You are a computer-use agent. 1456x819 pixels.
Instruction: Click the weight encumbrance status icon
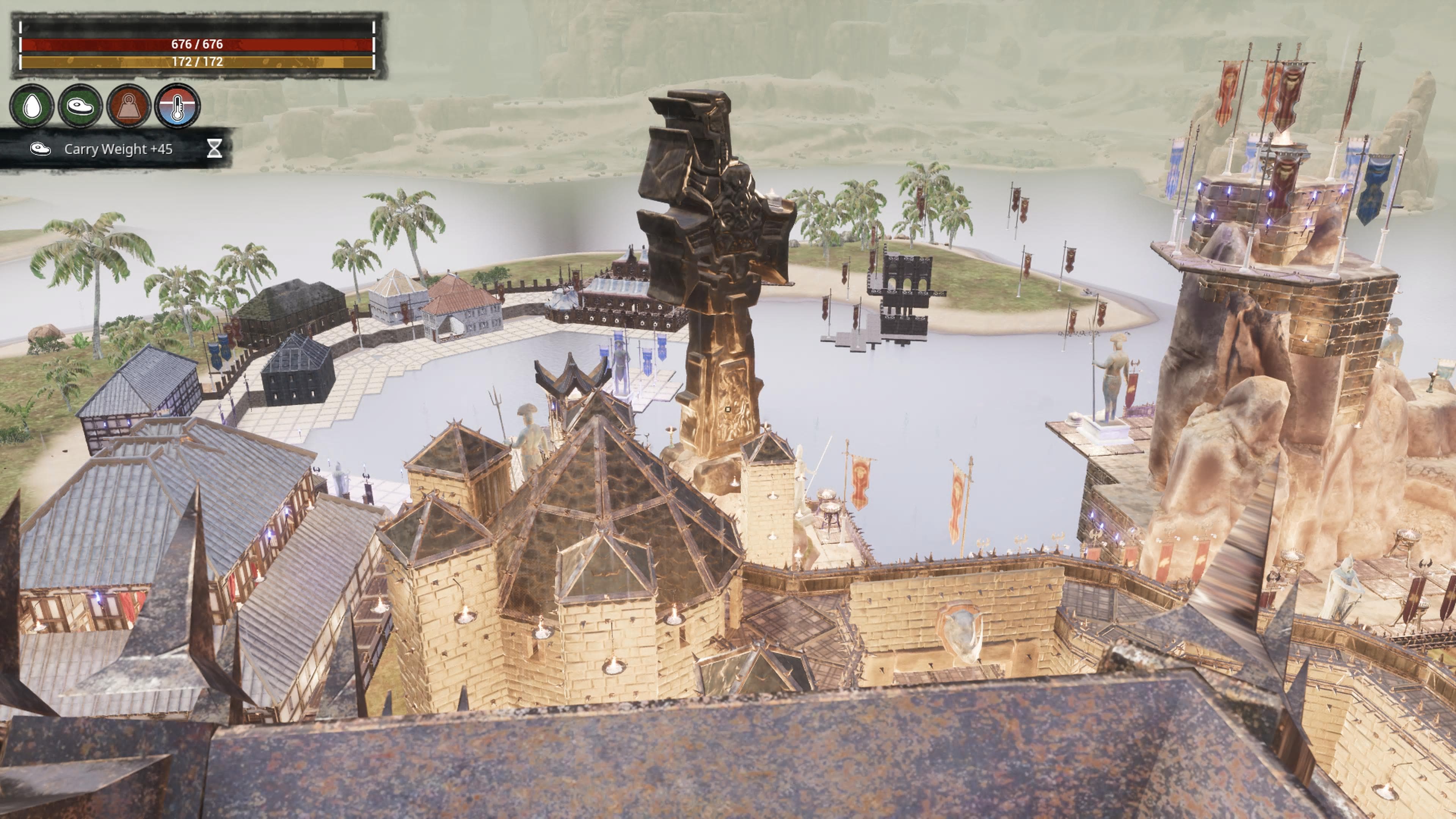[x=128, y=106]
